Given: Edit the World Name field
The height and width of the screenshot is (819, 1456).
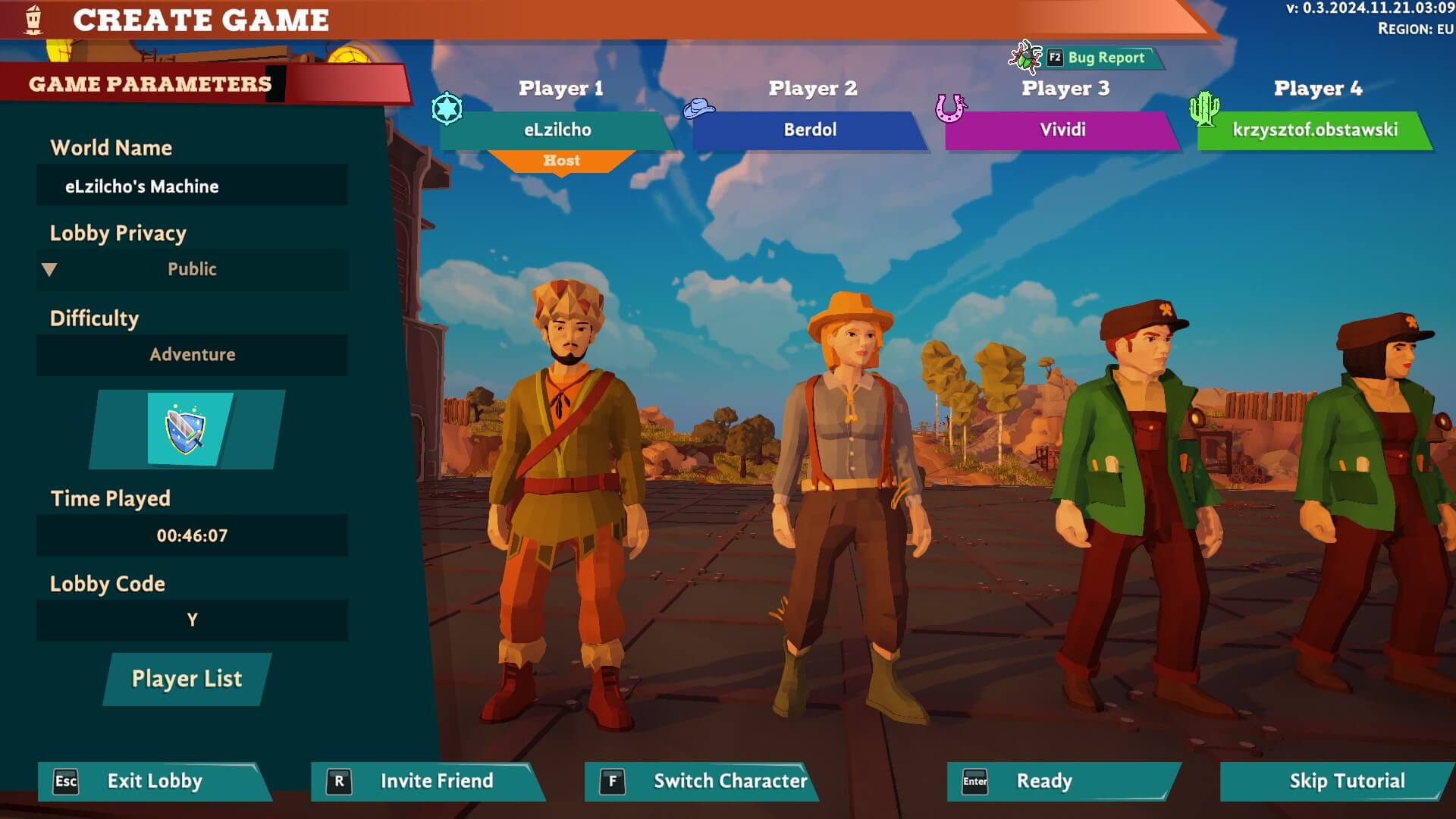Looking at the screenshot, I should [x=192, y=186].
